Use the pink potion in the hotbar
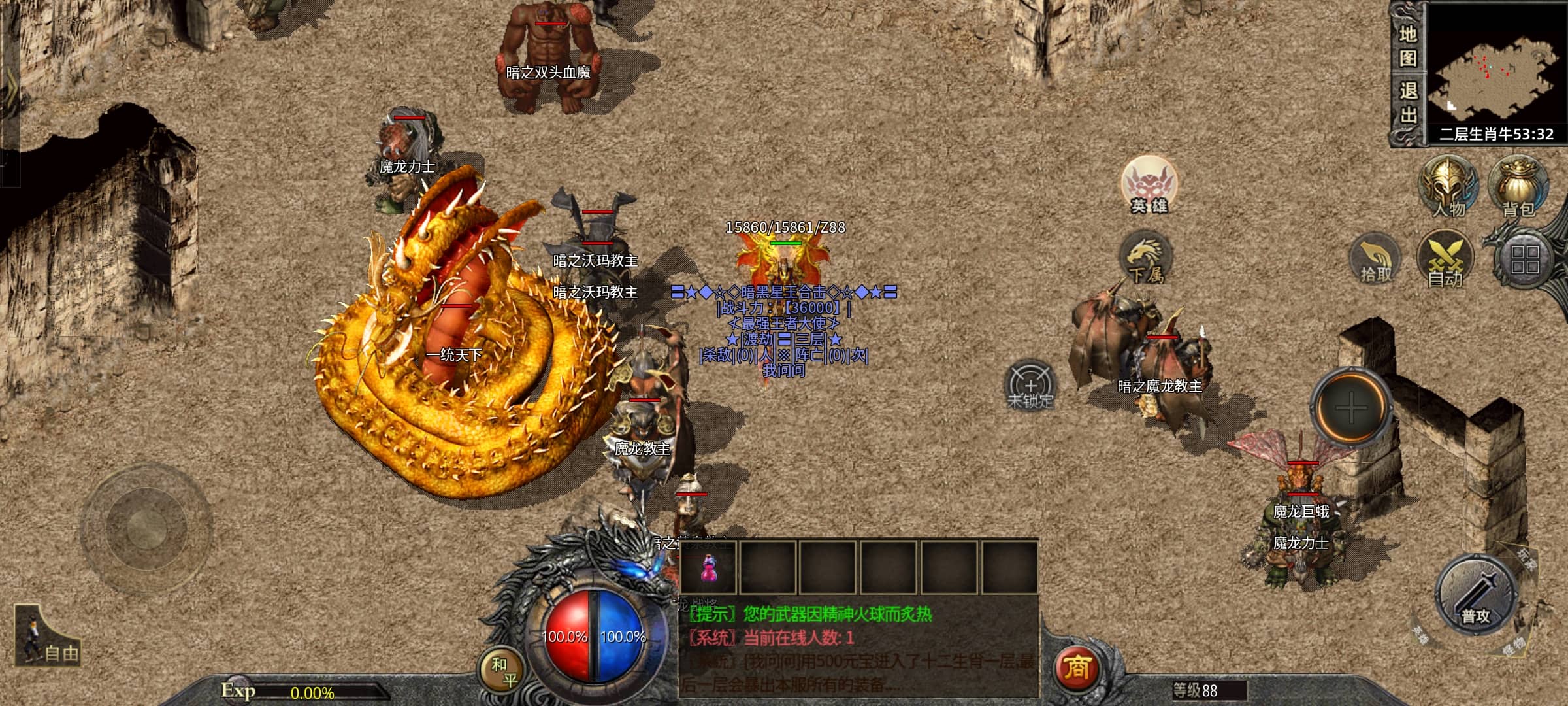The height and width of the screenshot is (706, 1568). coord(708,567)
